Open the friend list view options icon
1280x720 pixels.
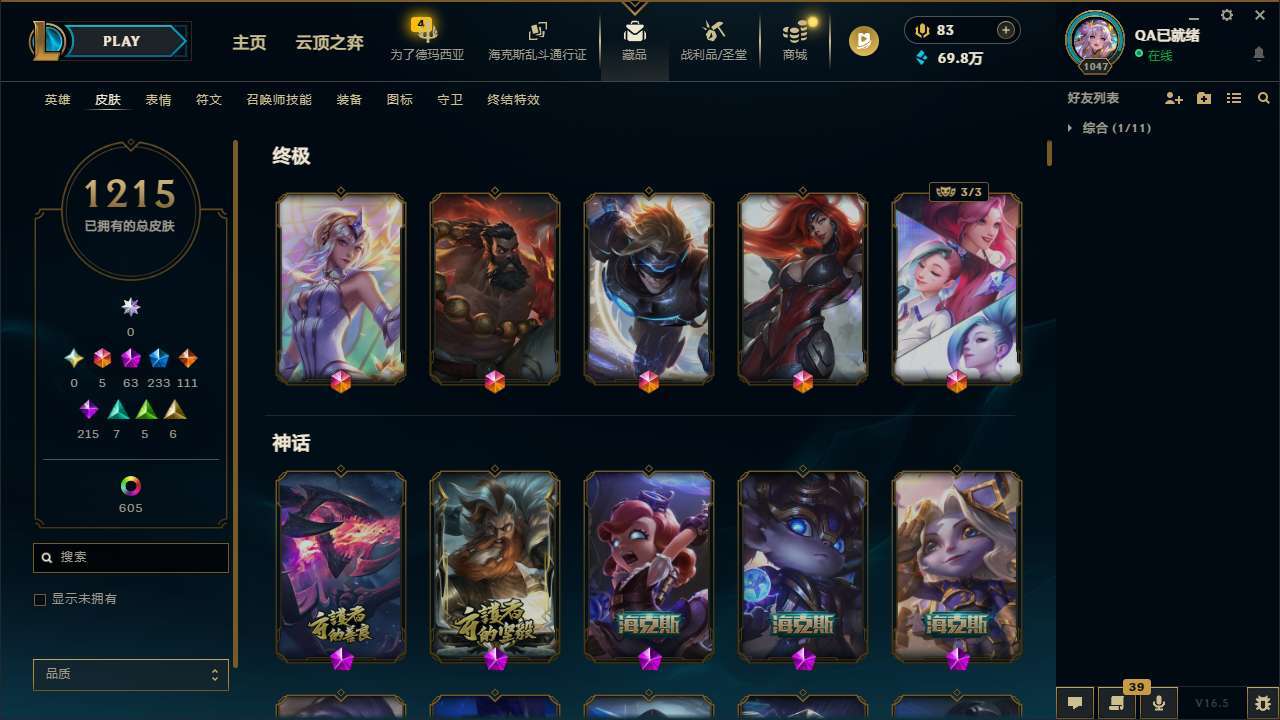click(1234, 98)
